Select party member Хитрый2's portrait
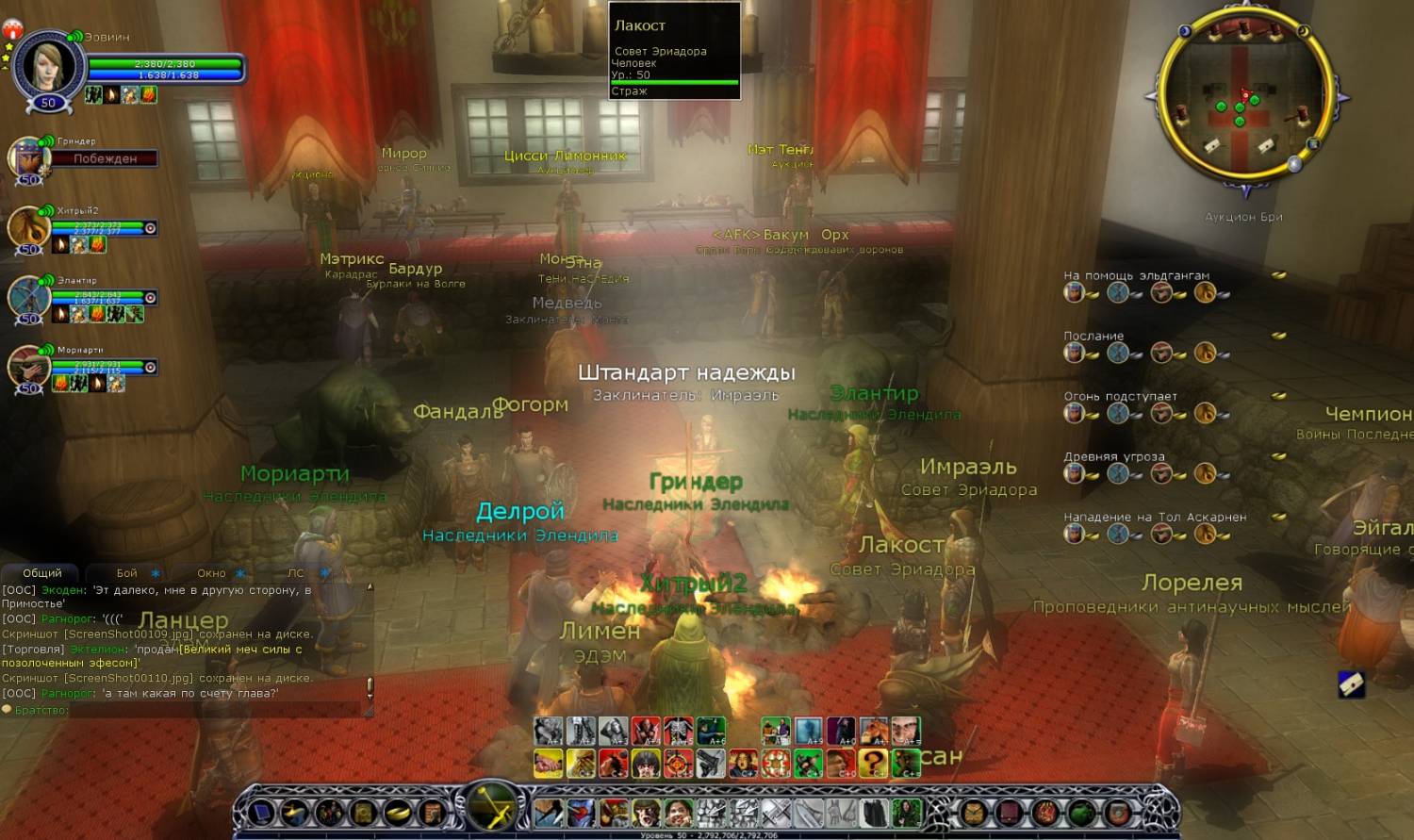1414x840 pixels. coord(28,228)
